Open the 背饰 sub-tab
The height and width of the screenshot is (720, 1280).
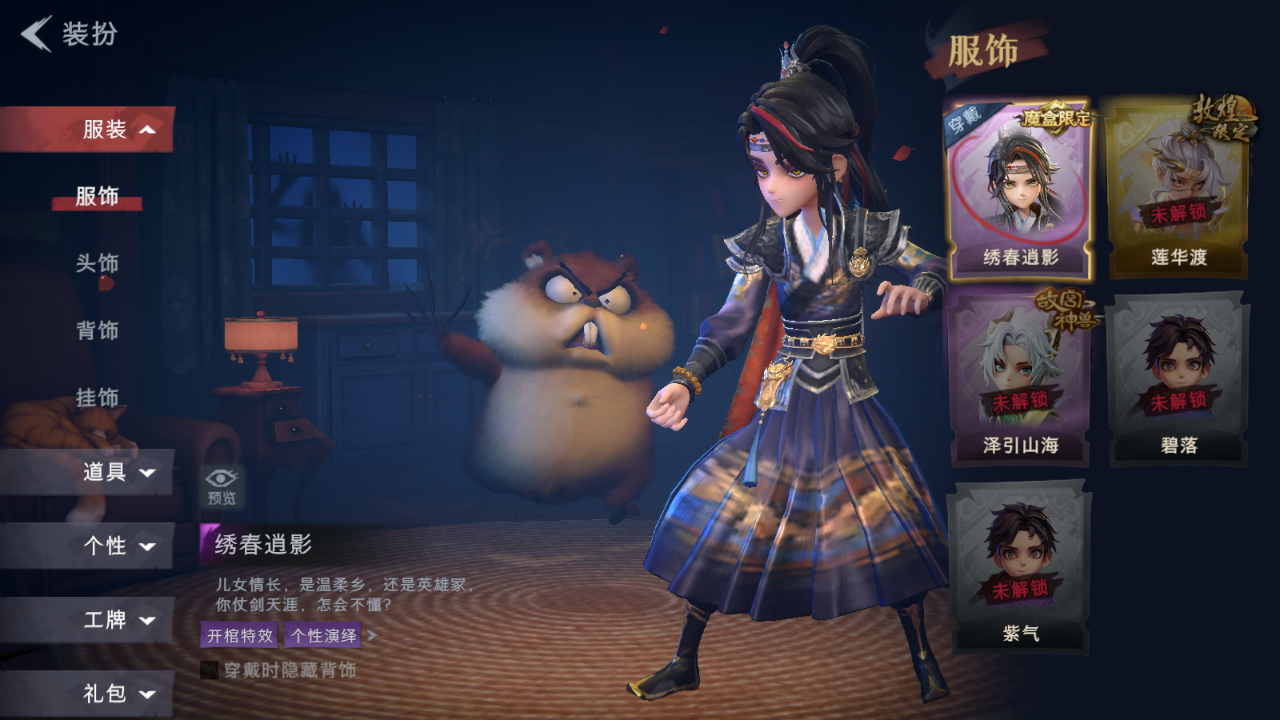(97, 330)
